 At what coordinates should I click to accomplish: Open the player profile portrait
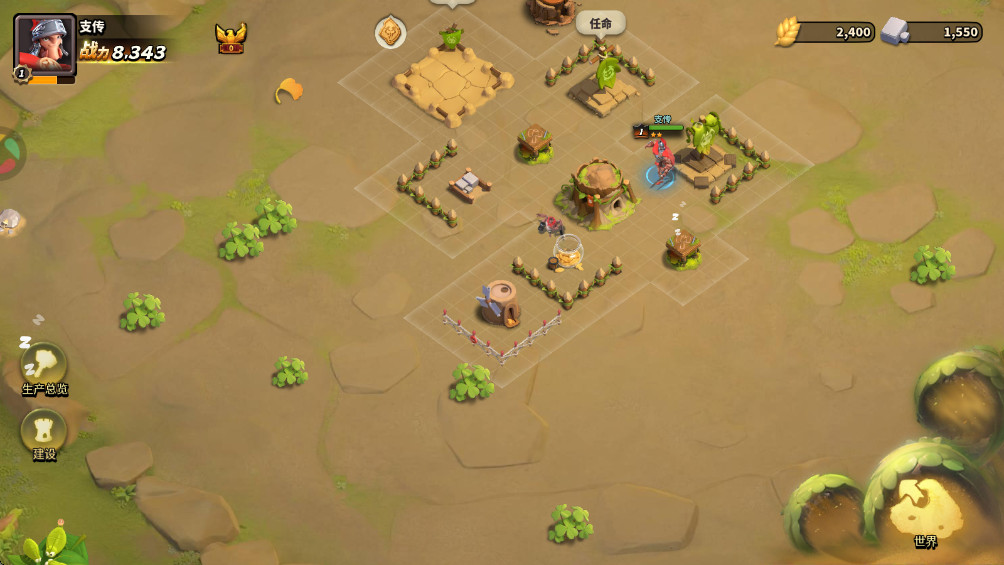[44, 45]
